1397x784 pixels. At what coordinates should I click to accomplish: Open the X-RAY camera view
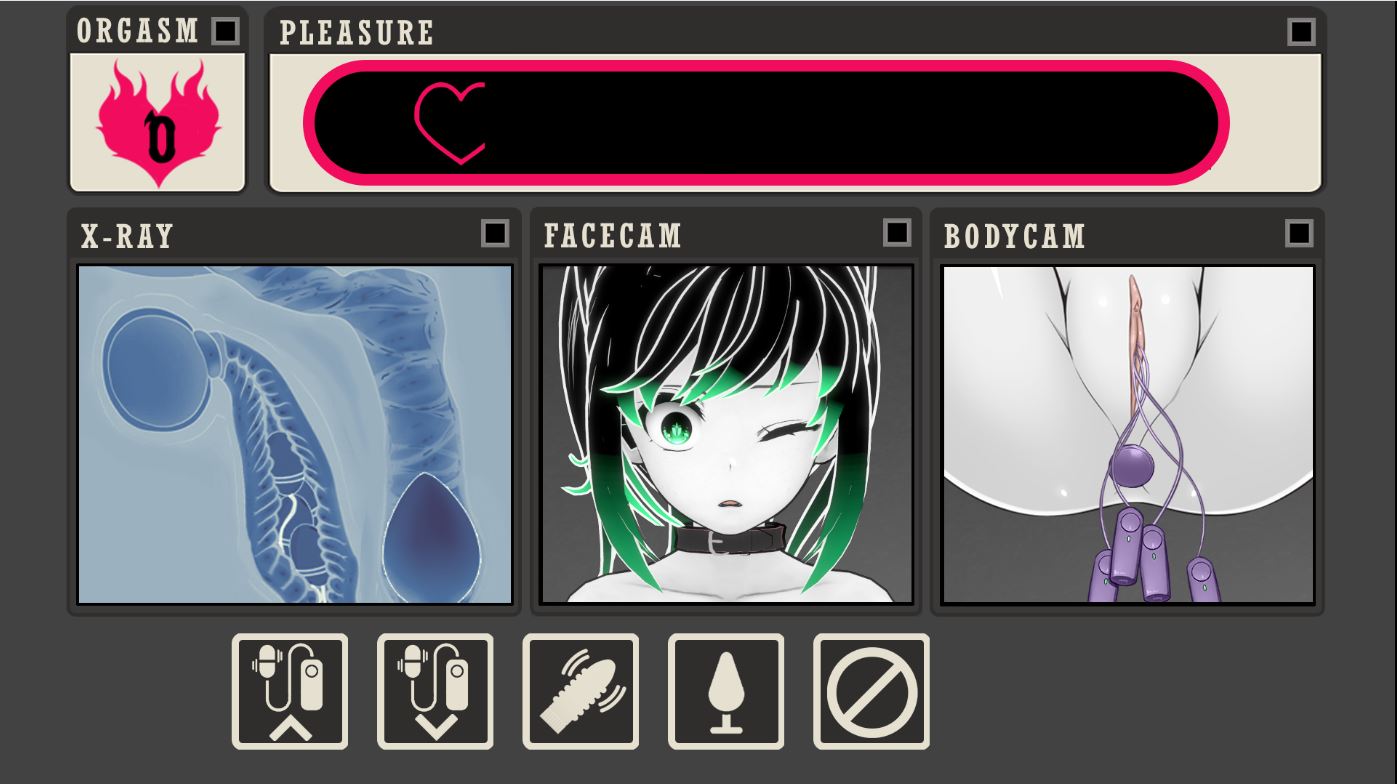293,434
